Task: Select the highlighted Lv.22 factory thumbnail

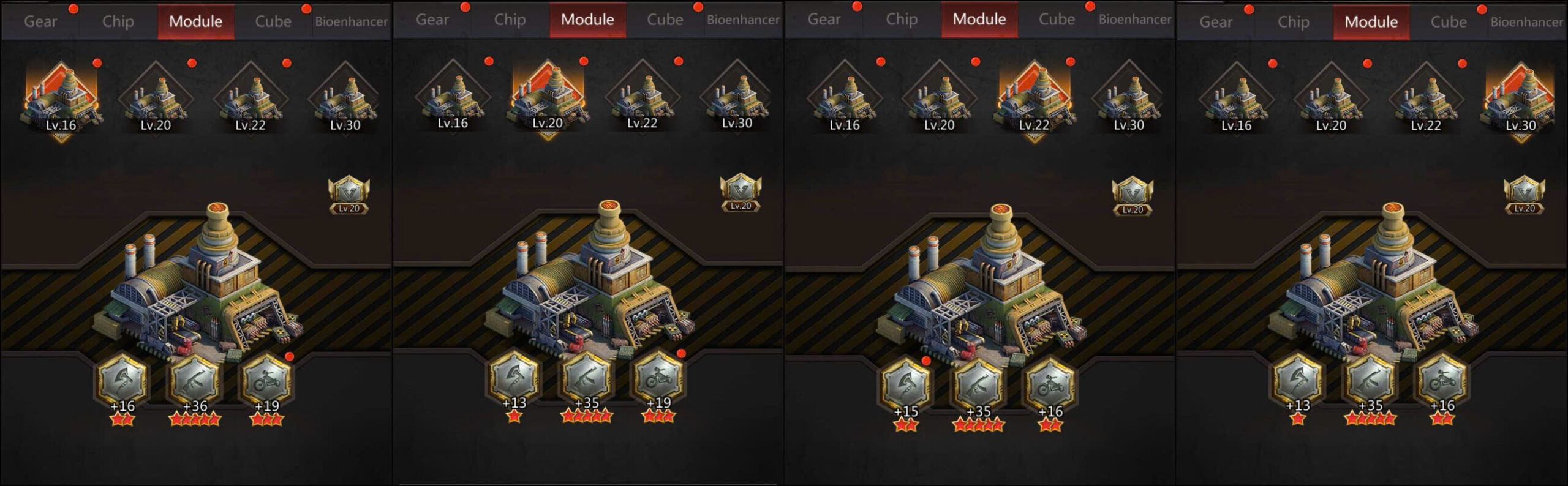Action: [1034, 99]
